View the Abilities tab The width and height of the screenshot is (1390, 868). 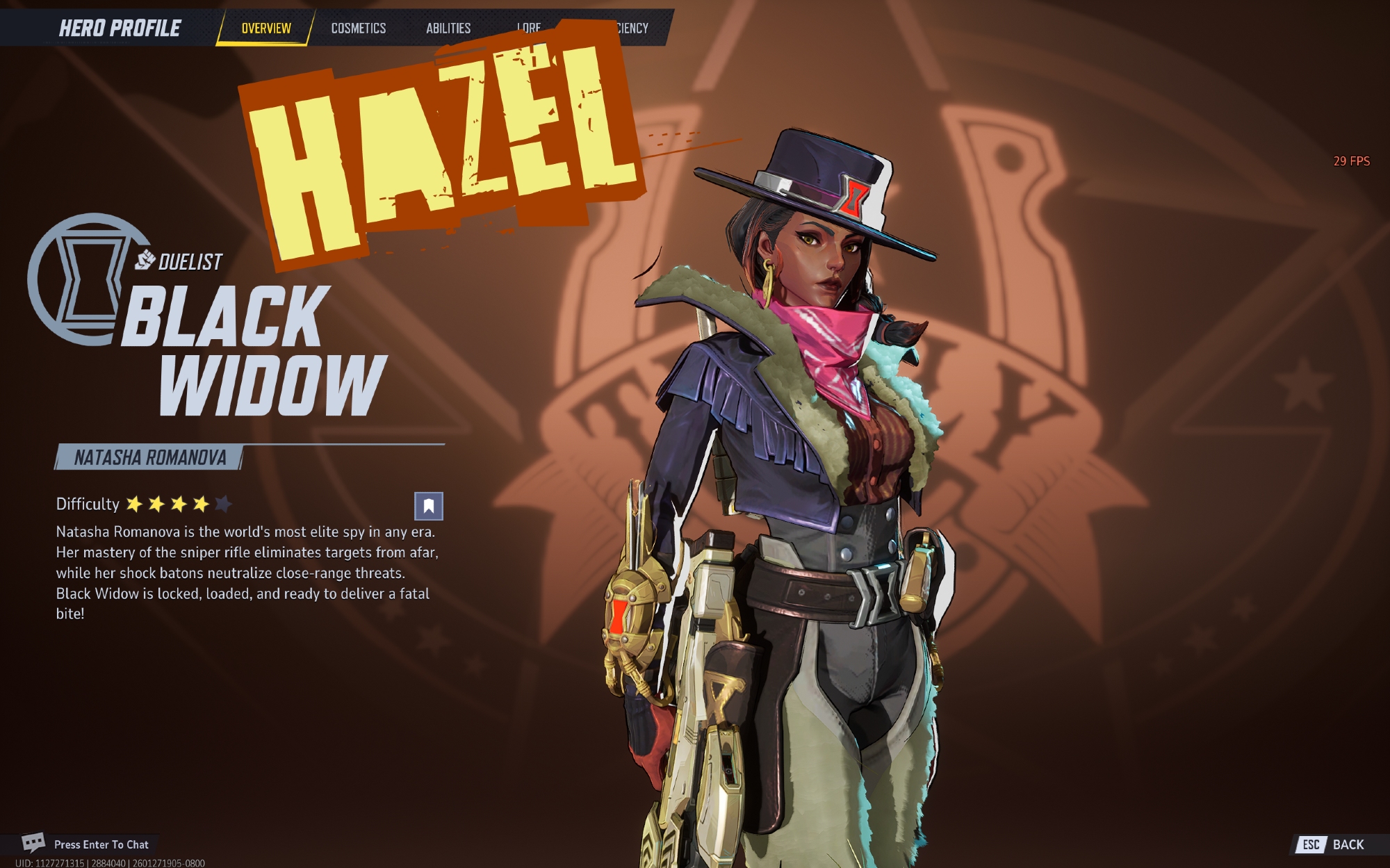[448, 28]
